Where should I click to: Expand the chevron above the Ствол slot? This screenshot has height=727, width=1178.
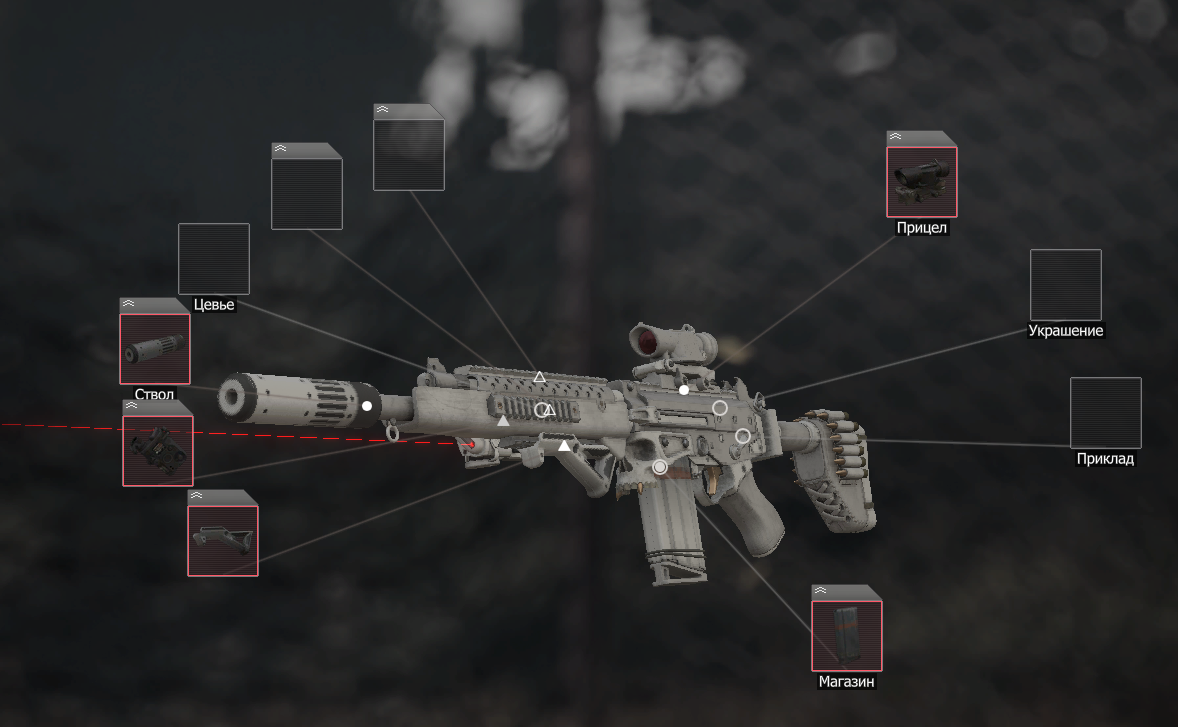pos(128,304)
